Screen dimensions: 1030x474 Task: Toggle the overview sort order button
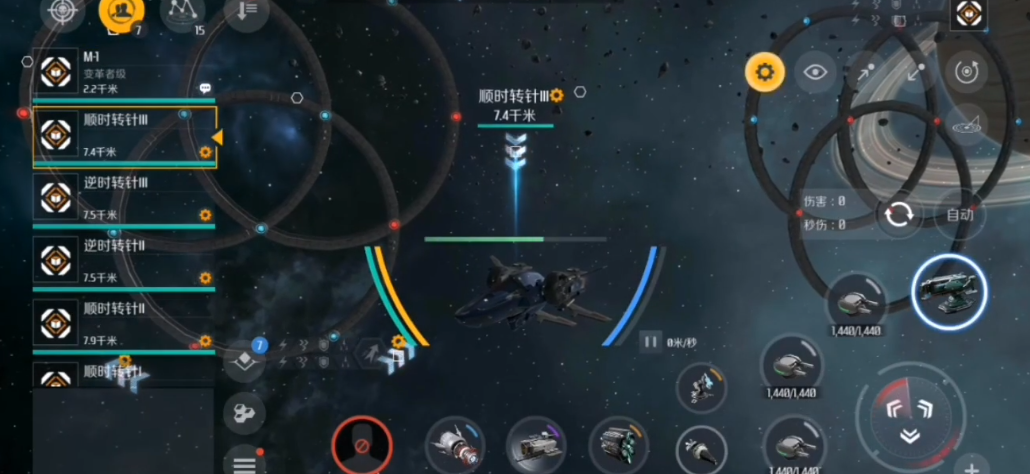pos(246,12)
